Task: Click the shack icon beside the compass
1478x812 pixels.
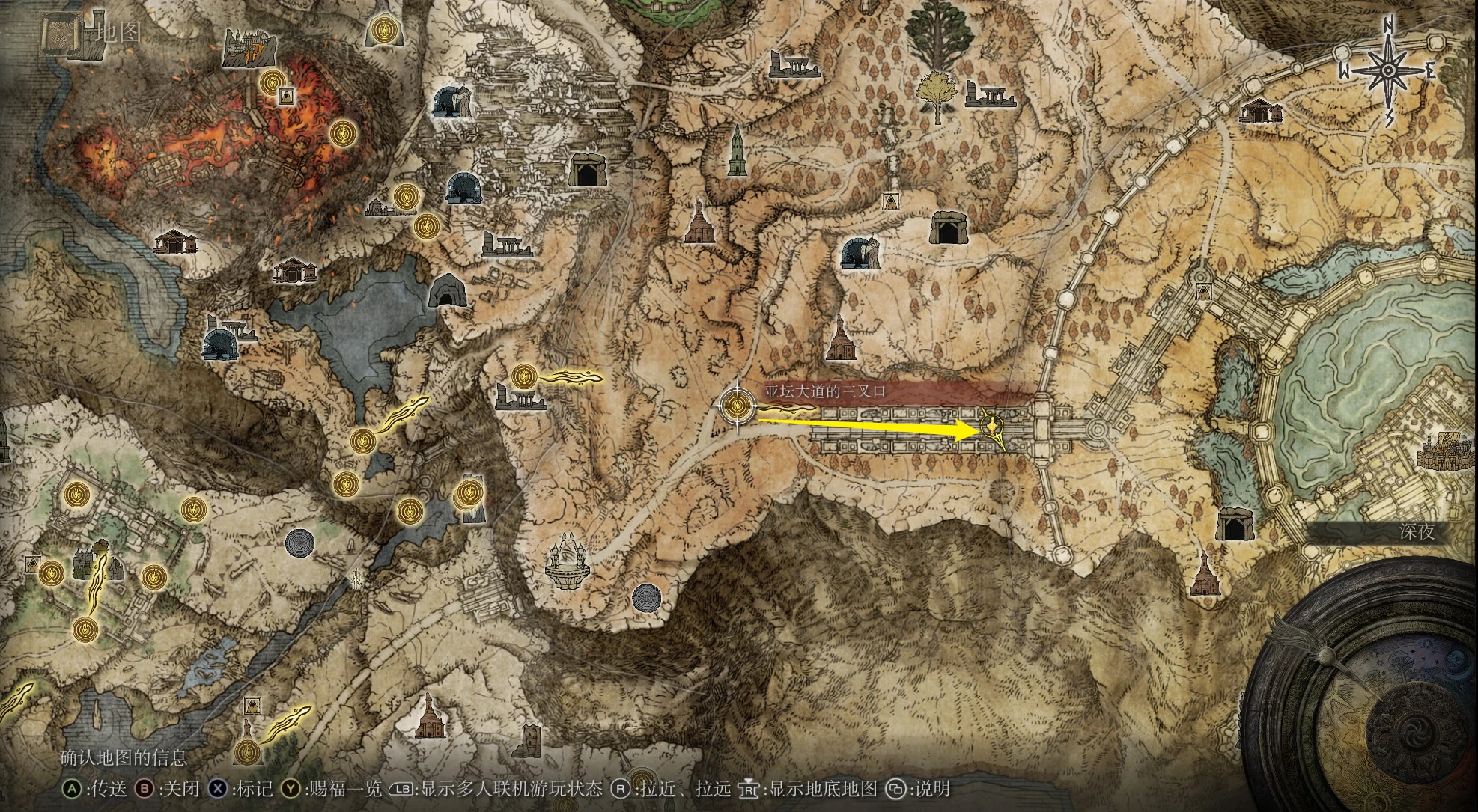Action: click(x=1261, y=111)
